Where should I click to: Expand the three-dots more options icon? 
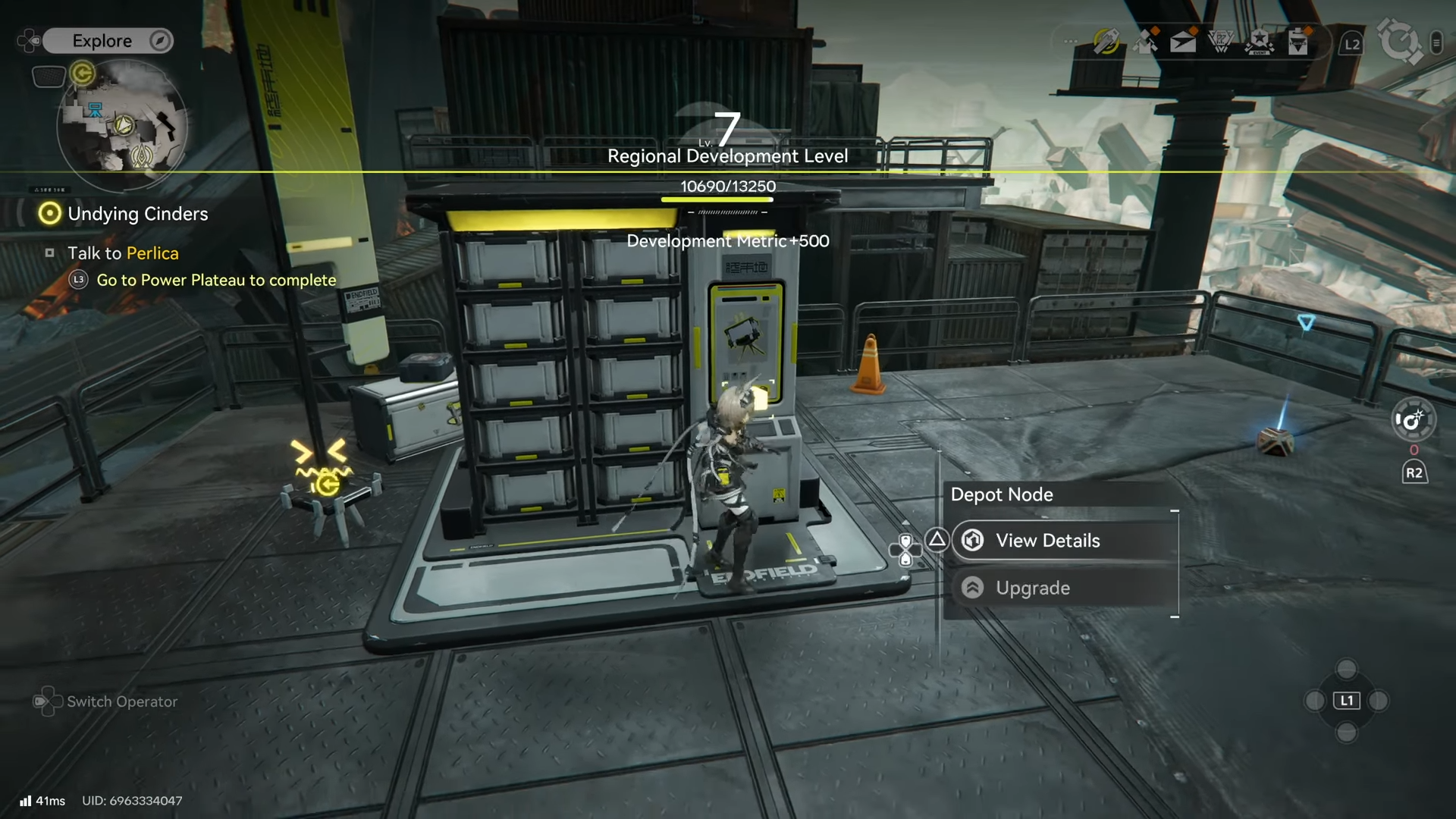[x=1070, y=42]
